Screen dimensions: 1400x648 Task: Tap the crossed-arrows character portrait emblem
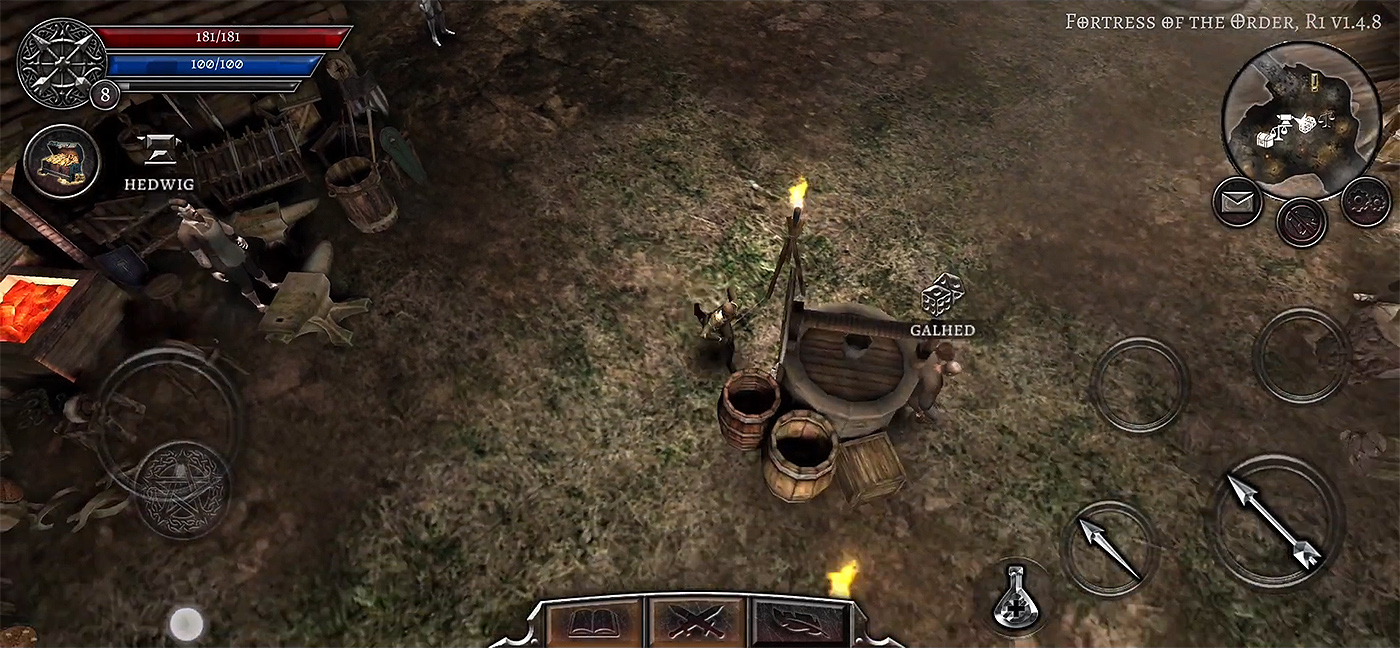[60, 60]
